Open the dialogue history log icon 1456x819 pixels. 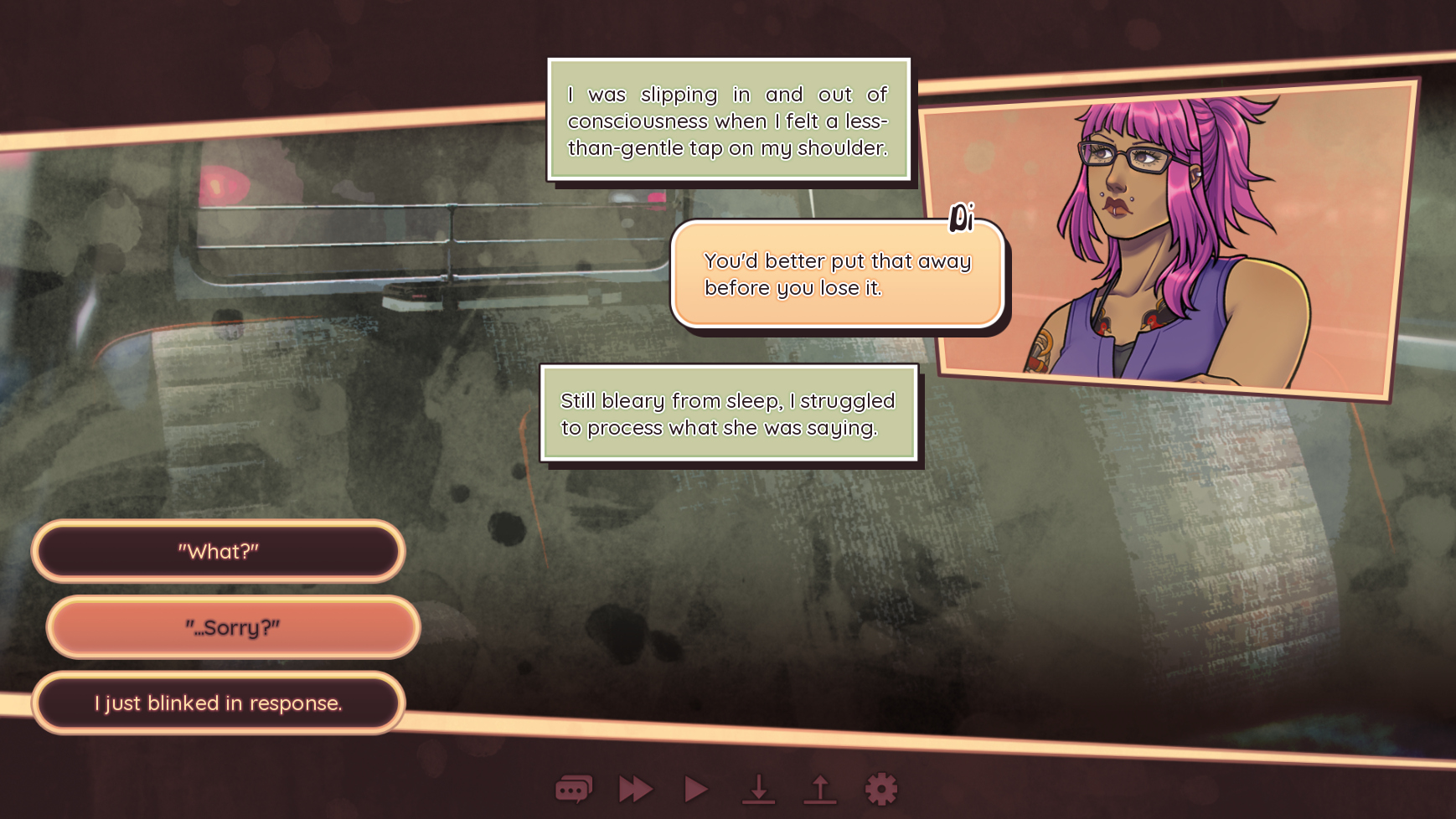click(574, 789)
